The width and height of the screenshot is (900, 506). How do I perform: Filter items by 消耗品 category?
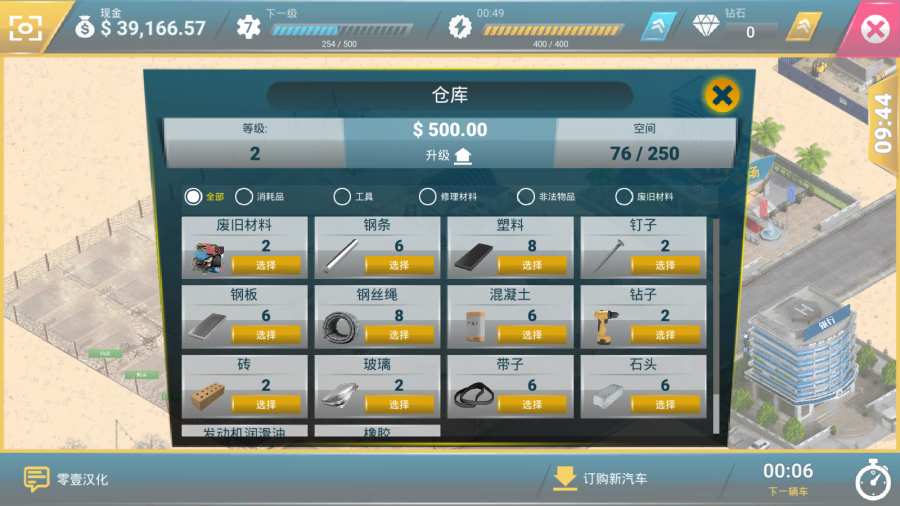(x=244, y=197)
